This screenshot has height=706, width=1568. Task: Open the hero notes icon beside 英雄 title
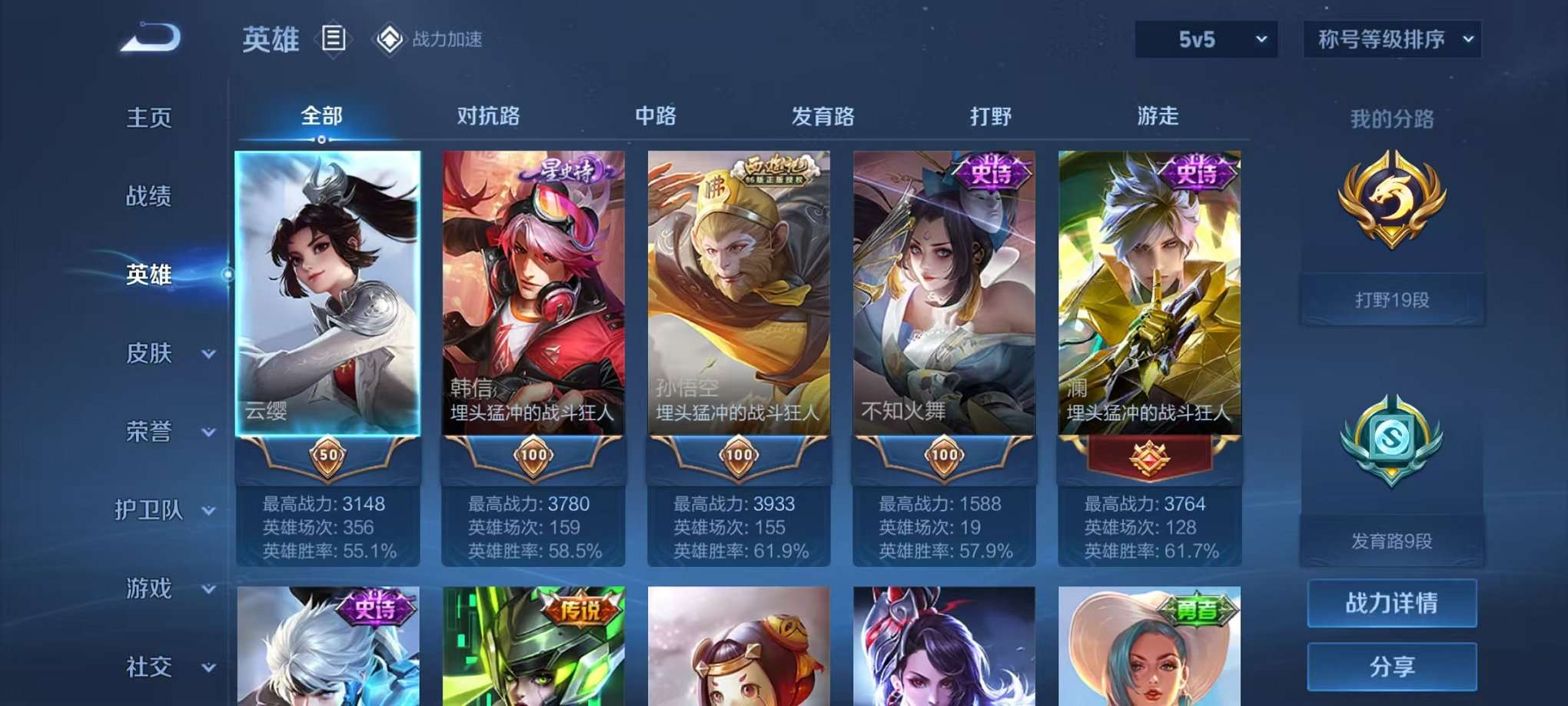334,39
